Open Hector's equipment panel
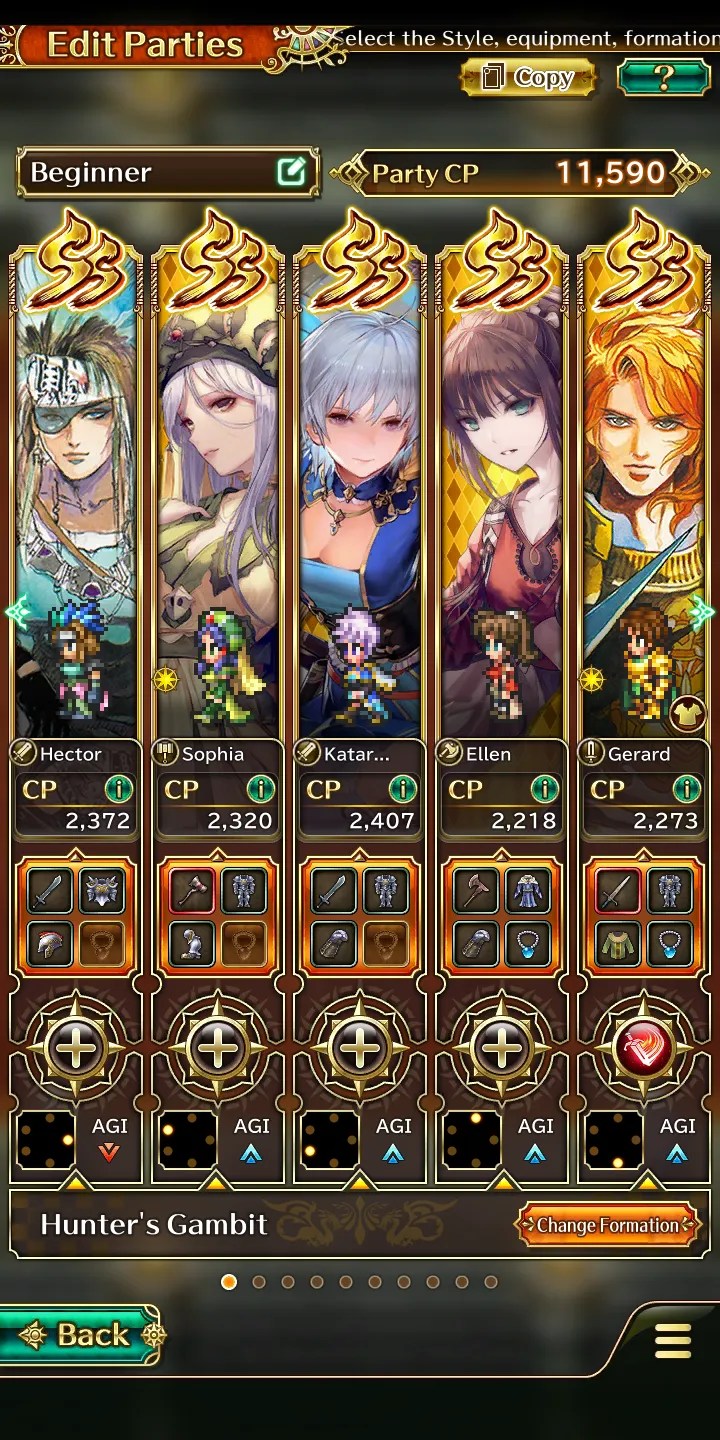Screen dimensions: 720x1440 pos(76,916)
